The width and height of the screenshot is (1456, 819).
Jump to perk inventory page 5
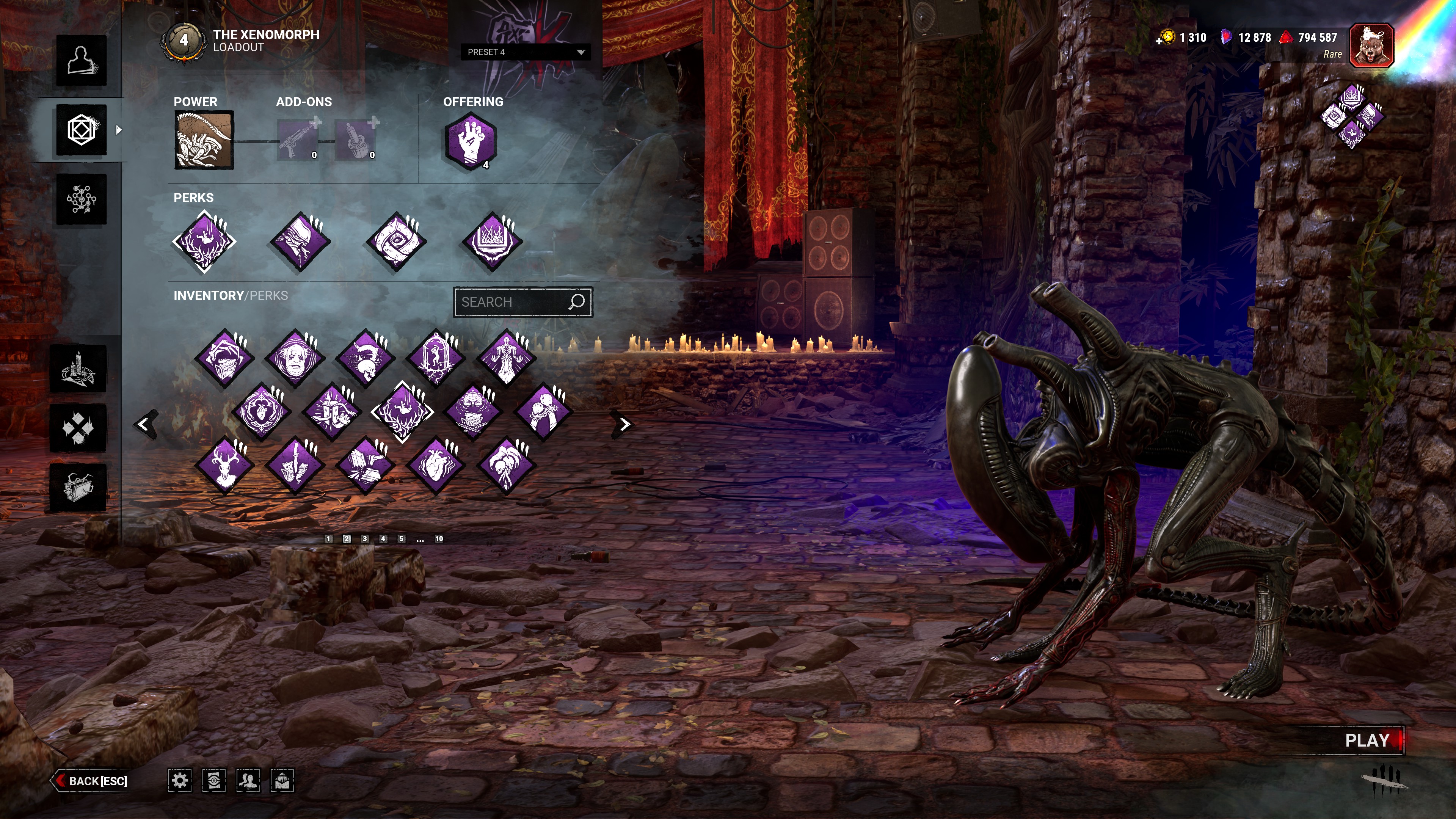point(401,539)
